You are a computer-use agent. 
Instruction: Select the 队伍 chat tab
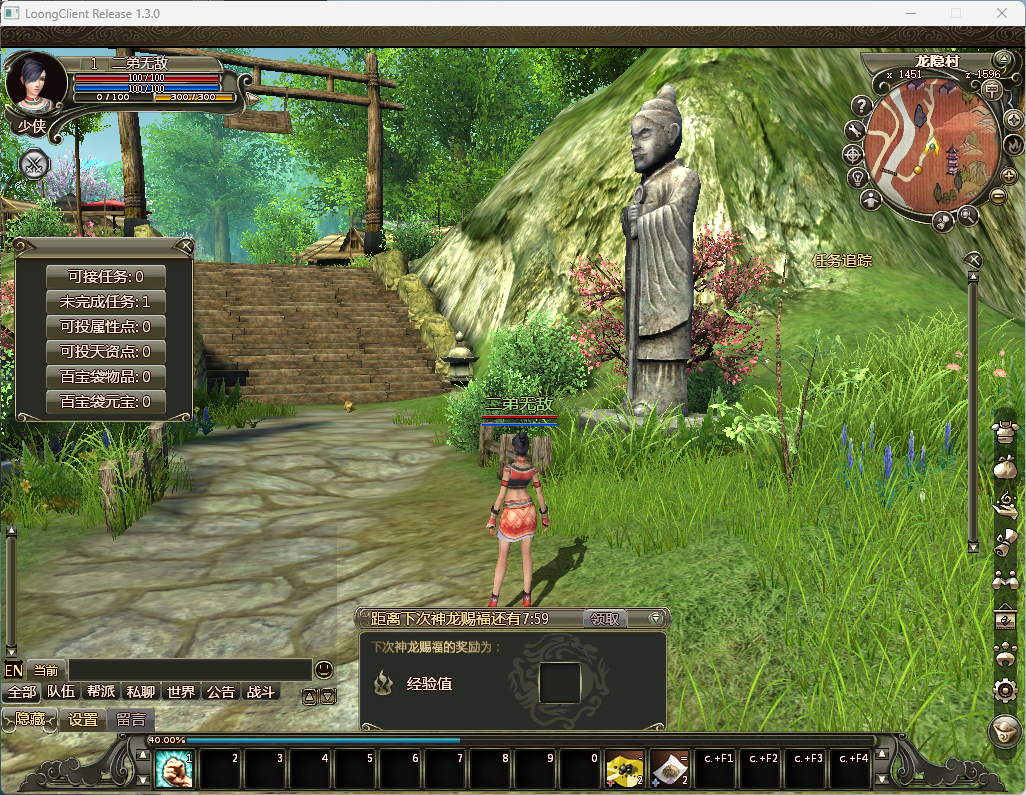61,692
